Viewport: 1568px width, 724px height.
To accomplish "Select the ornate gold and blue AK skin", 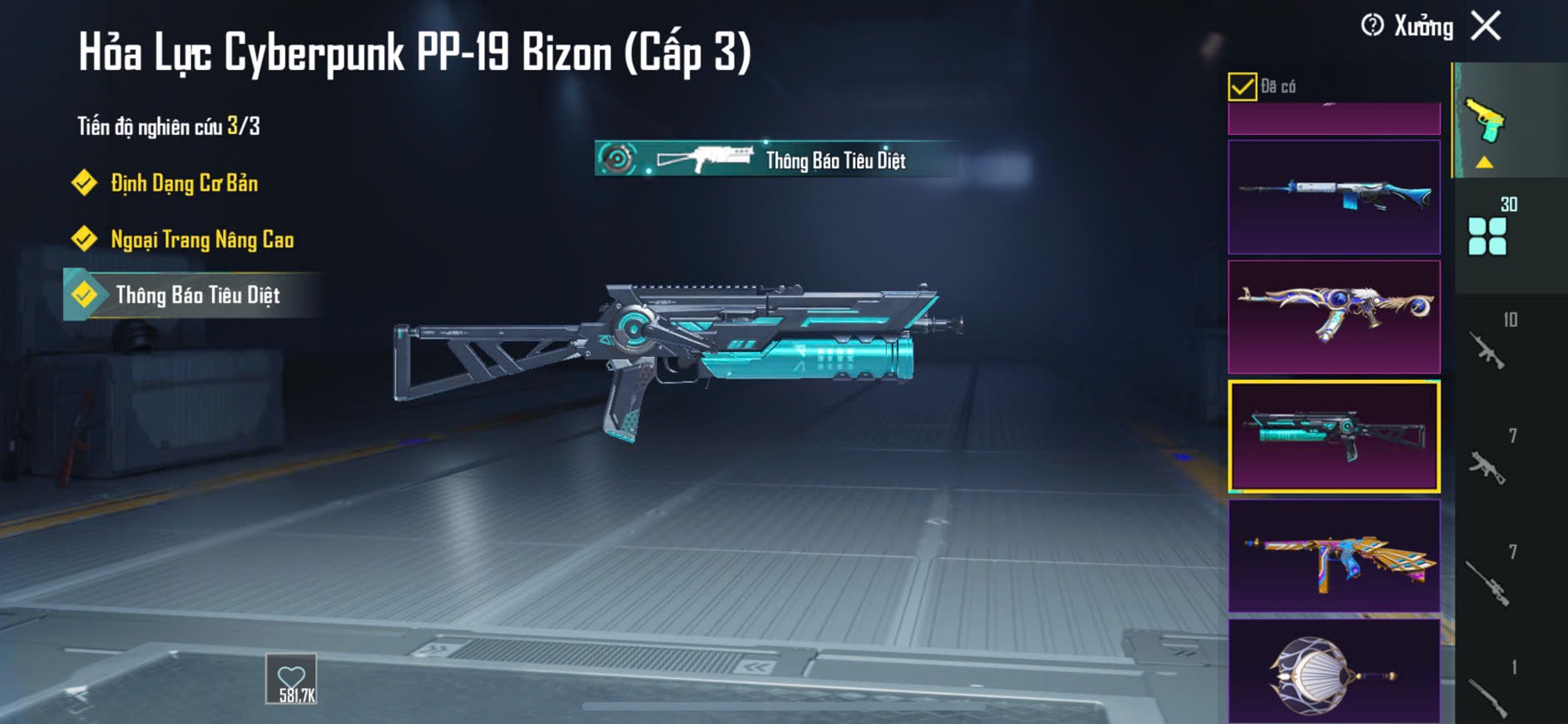I will (x=1333, y=317).
